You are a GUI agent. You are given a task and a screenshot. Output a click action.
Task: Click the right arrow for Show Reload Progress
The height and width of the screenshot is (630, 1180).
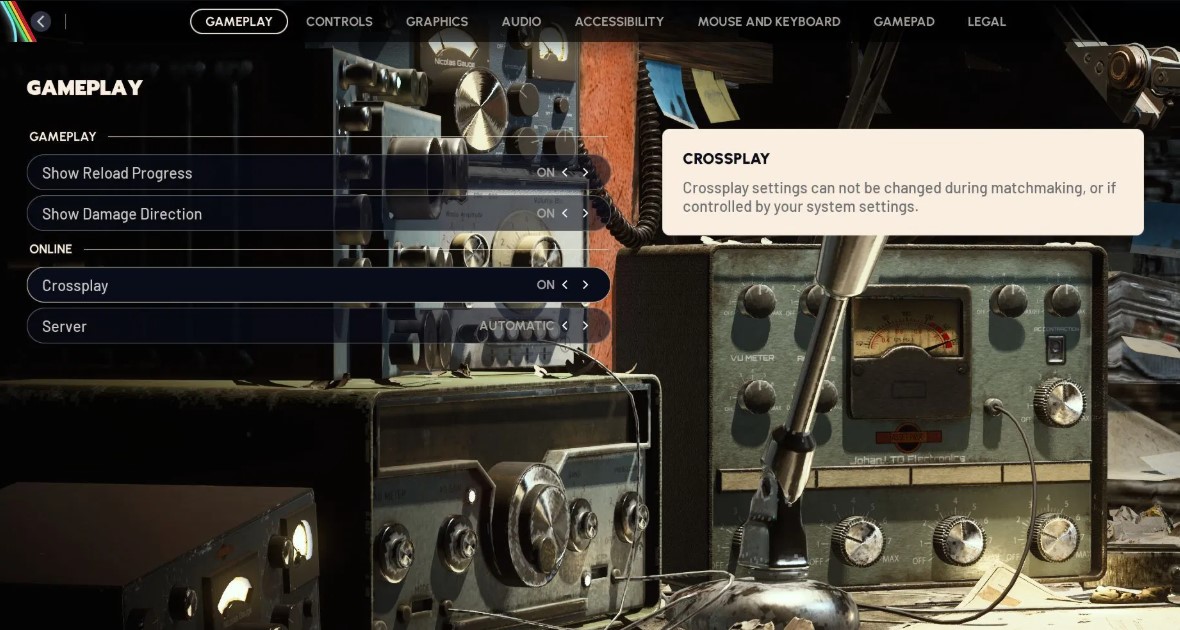click(x=585, y=173)
